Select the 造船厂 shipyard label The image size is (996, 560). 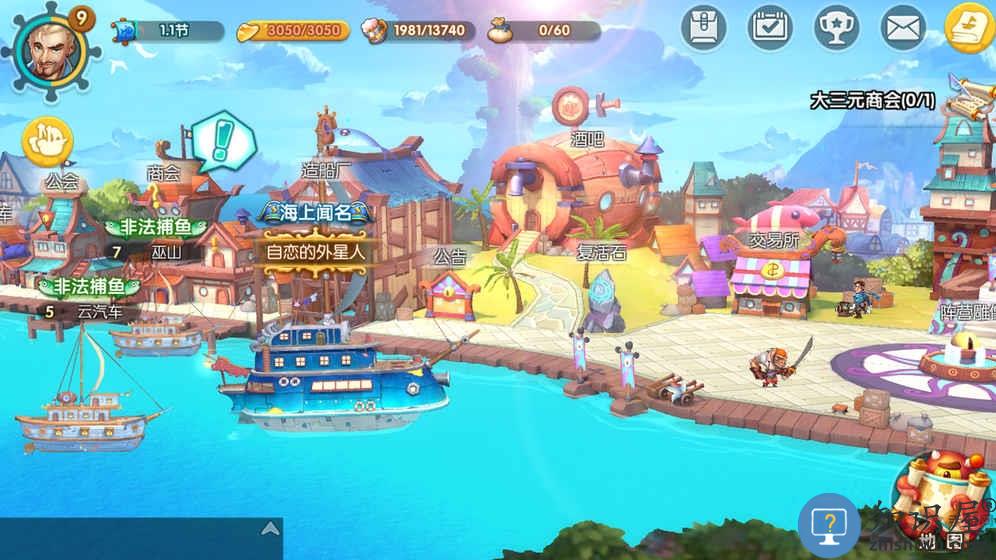(x=327, y=171)
